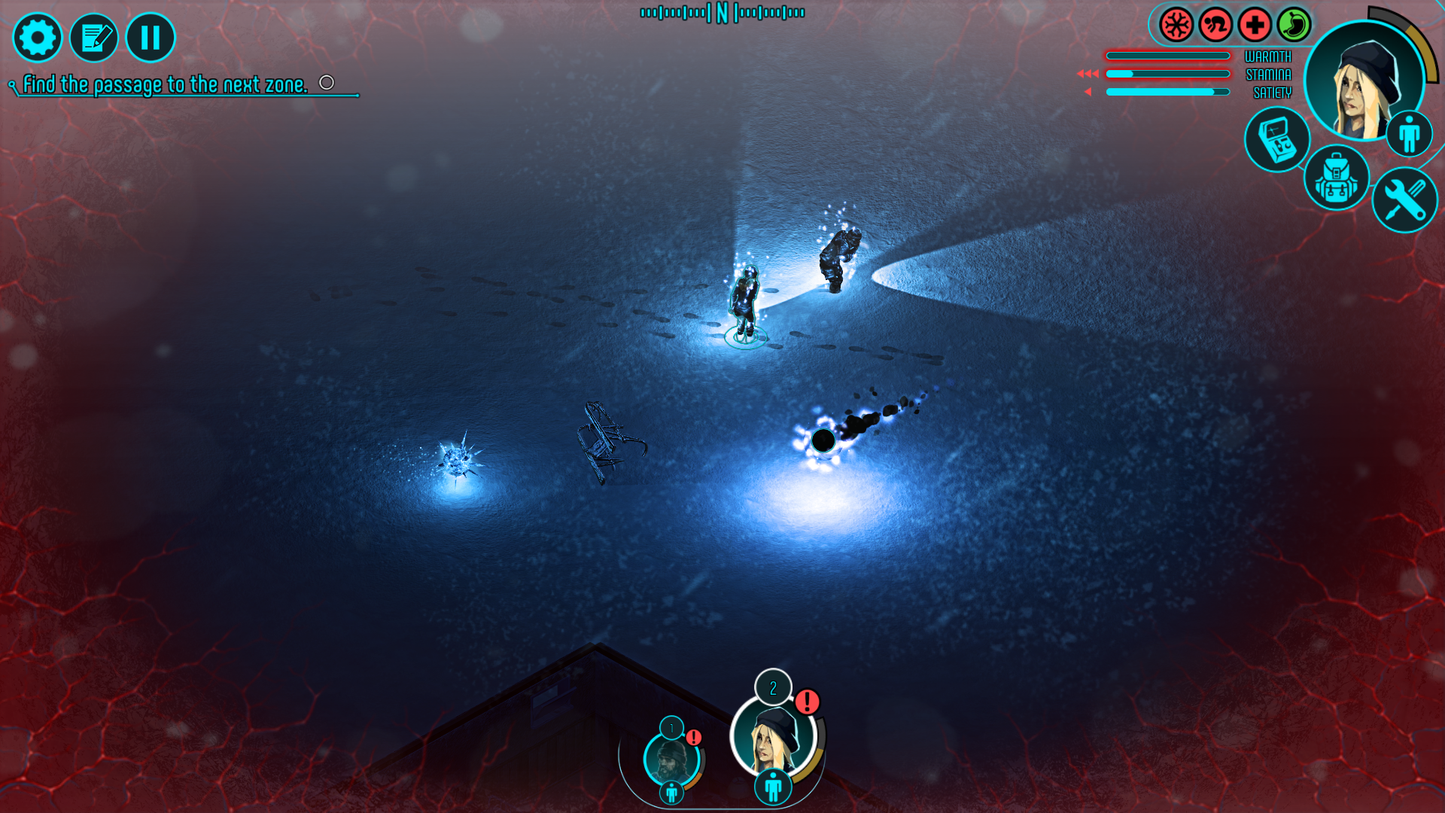Open the backpack inventory
Screen dimensions: 1445x813
point(1336,178)
